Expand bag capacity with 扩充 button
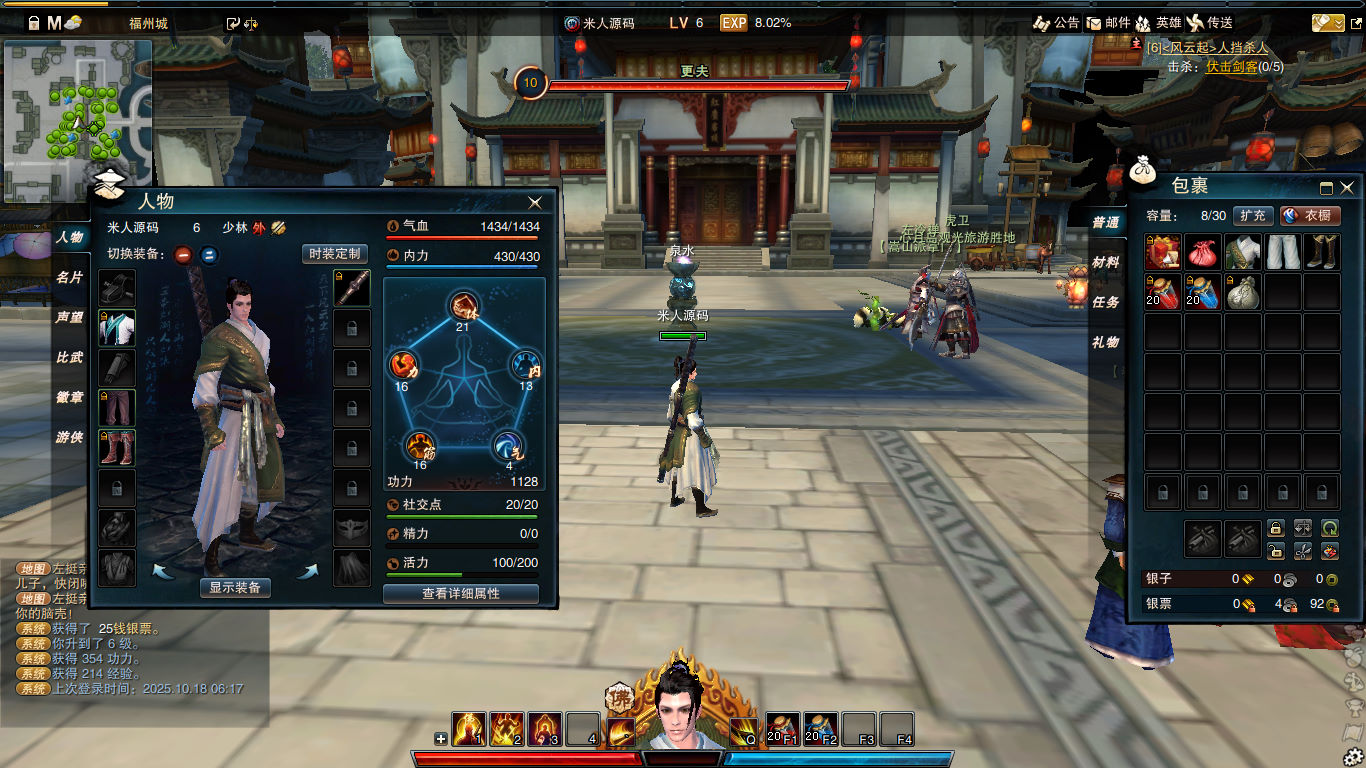Viewport: 1366px width, 768px height. coord(1253,215)
